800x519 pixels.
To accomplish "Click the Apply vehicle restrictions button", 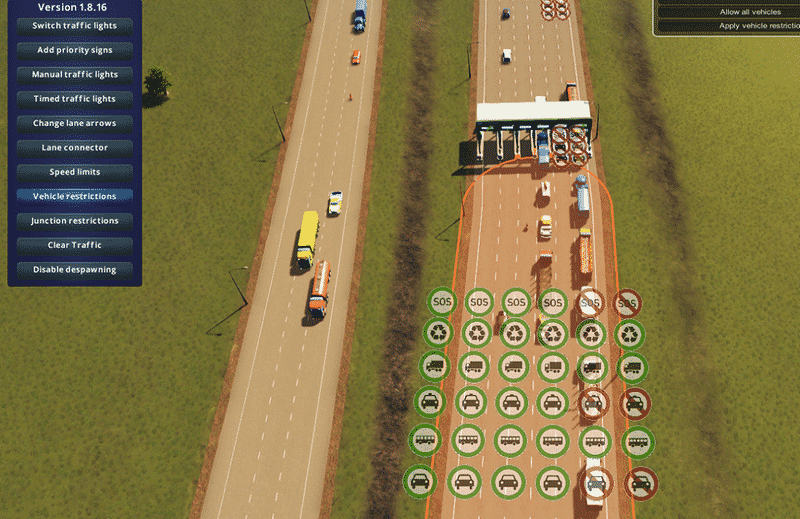I will coord(756,26).
